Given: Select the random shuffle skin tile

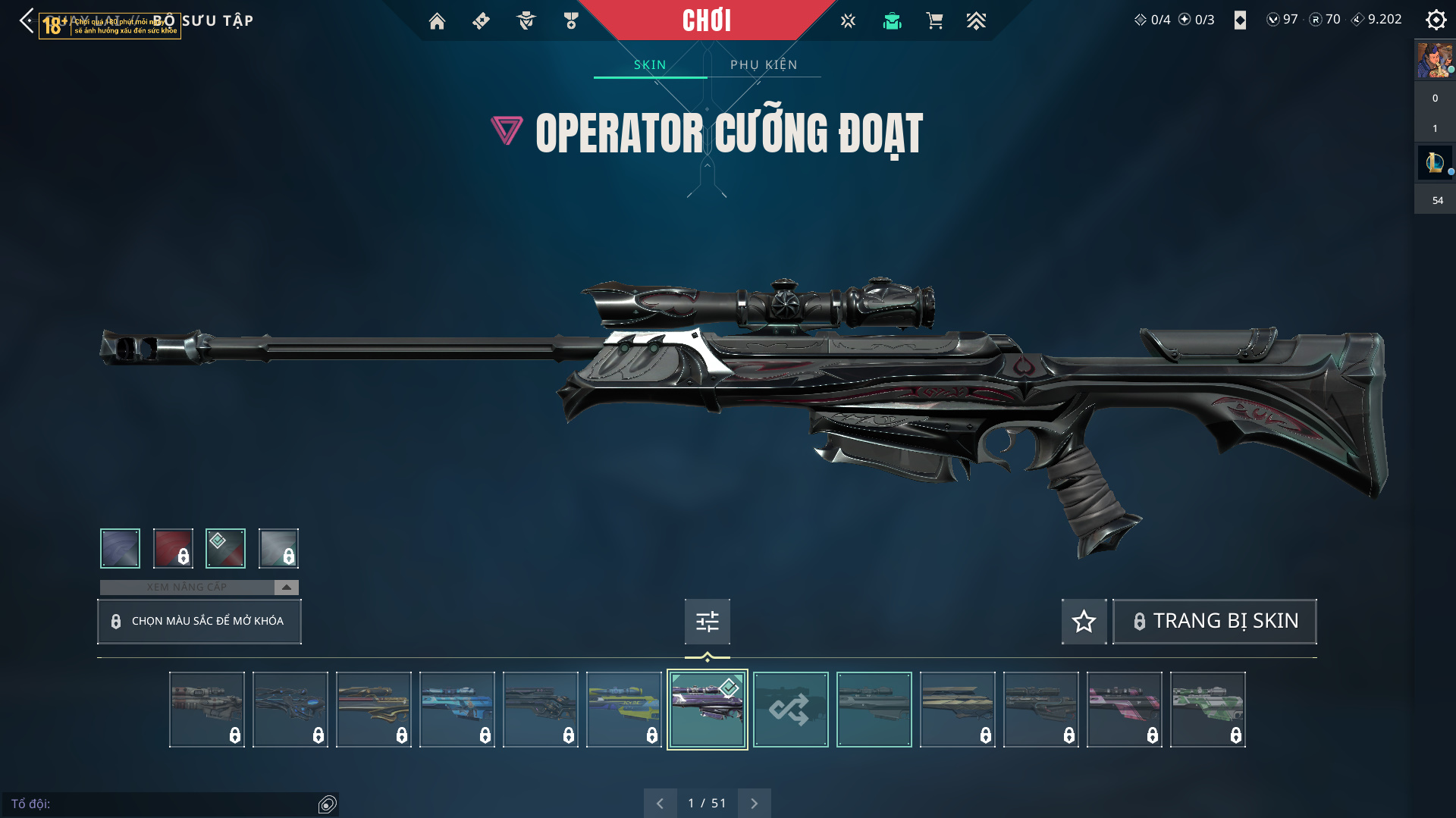Looking at the screenshot, I should tap(790, 710).
